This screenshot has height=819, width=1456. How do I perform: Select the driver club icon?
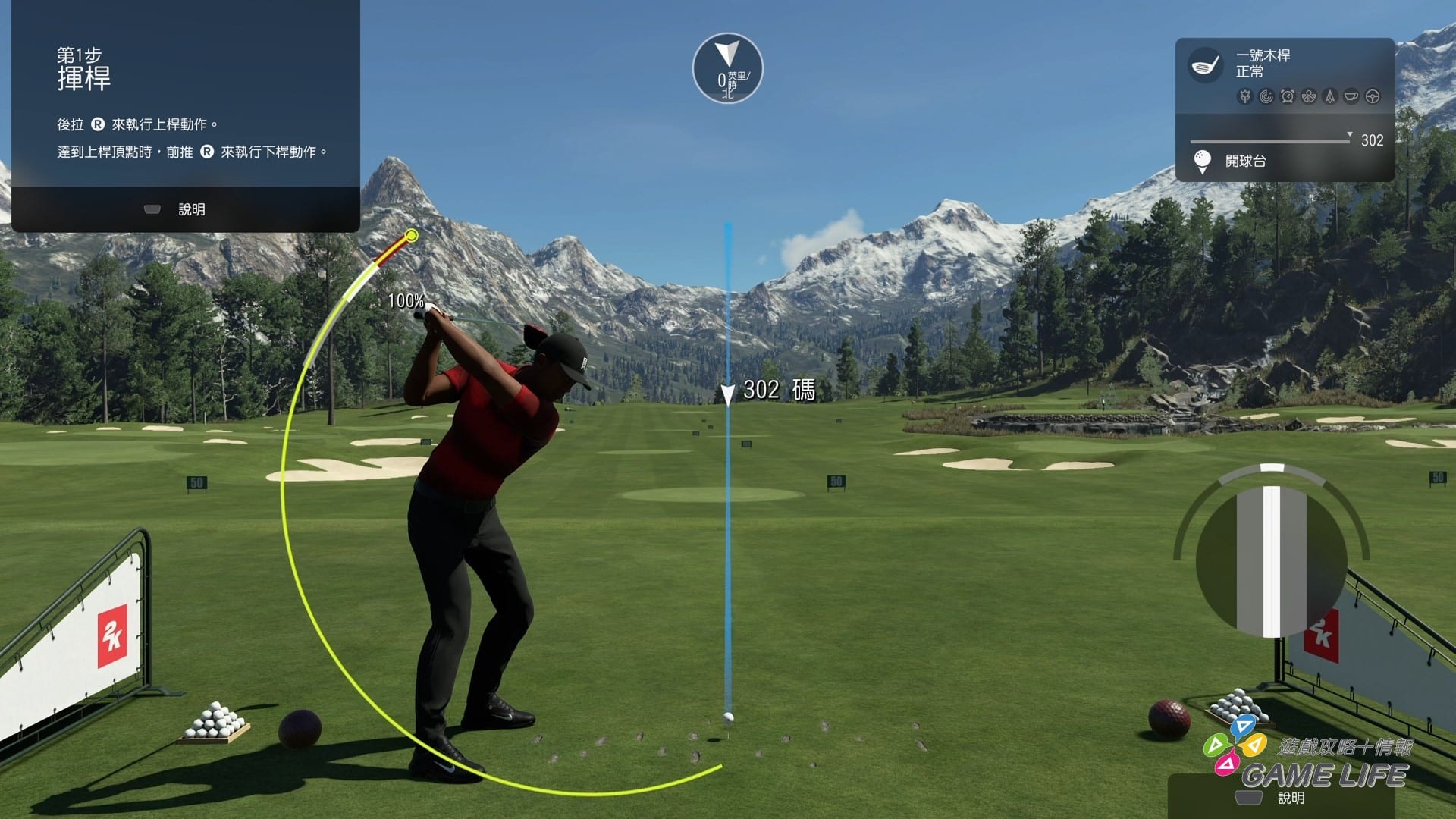click(1204, 65)
